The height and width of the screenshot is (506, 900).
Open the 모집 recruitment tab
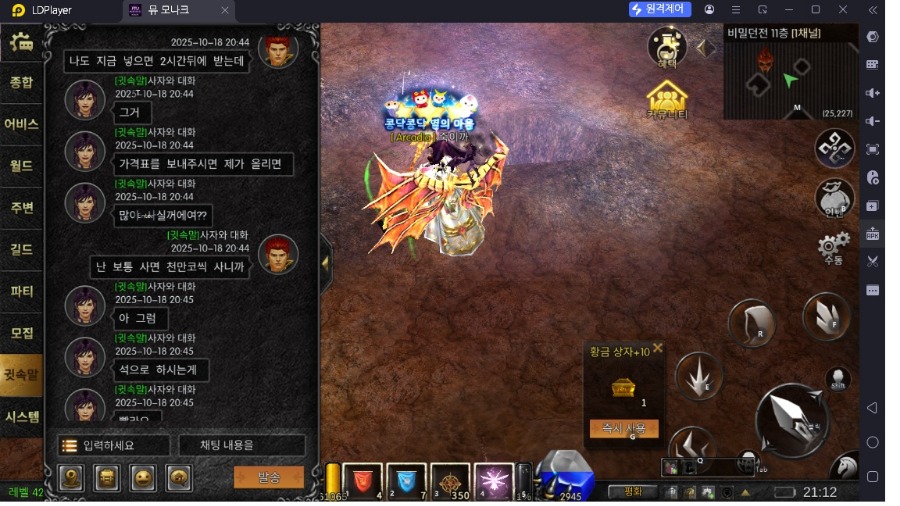pyautogui.click(x=21, y=333)
